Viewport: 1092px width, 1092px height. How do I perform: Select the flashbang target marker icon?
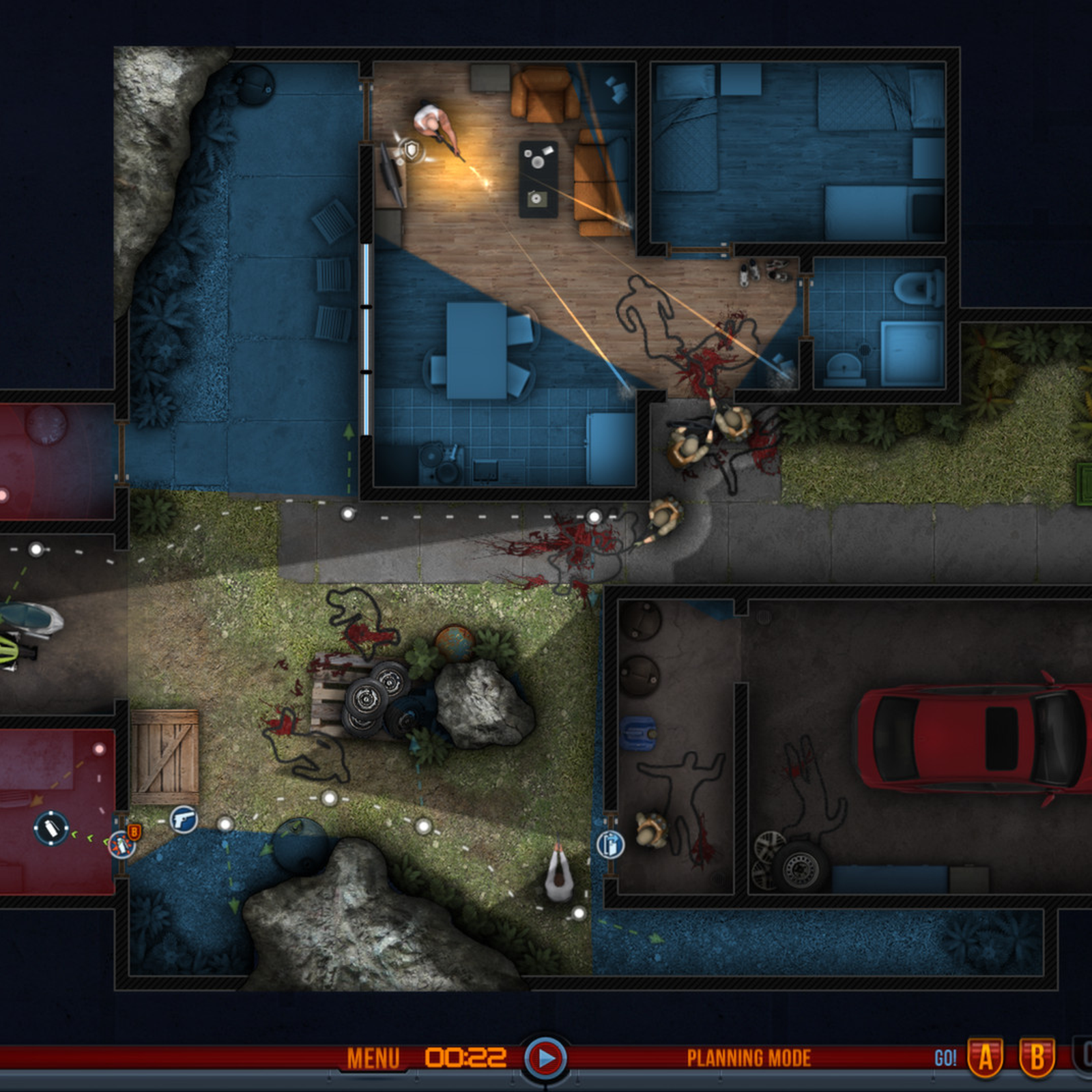[51, 829]
